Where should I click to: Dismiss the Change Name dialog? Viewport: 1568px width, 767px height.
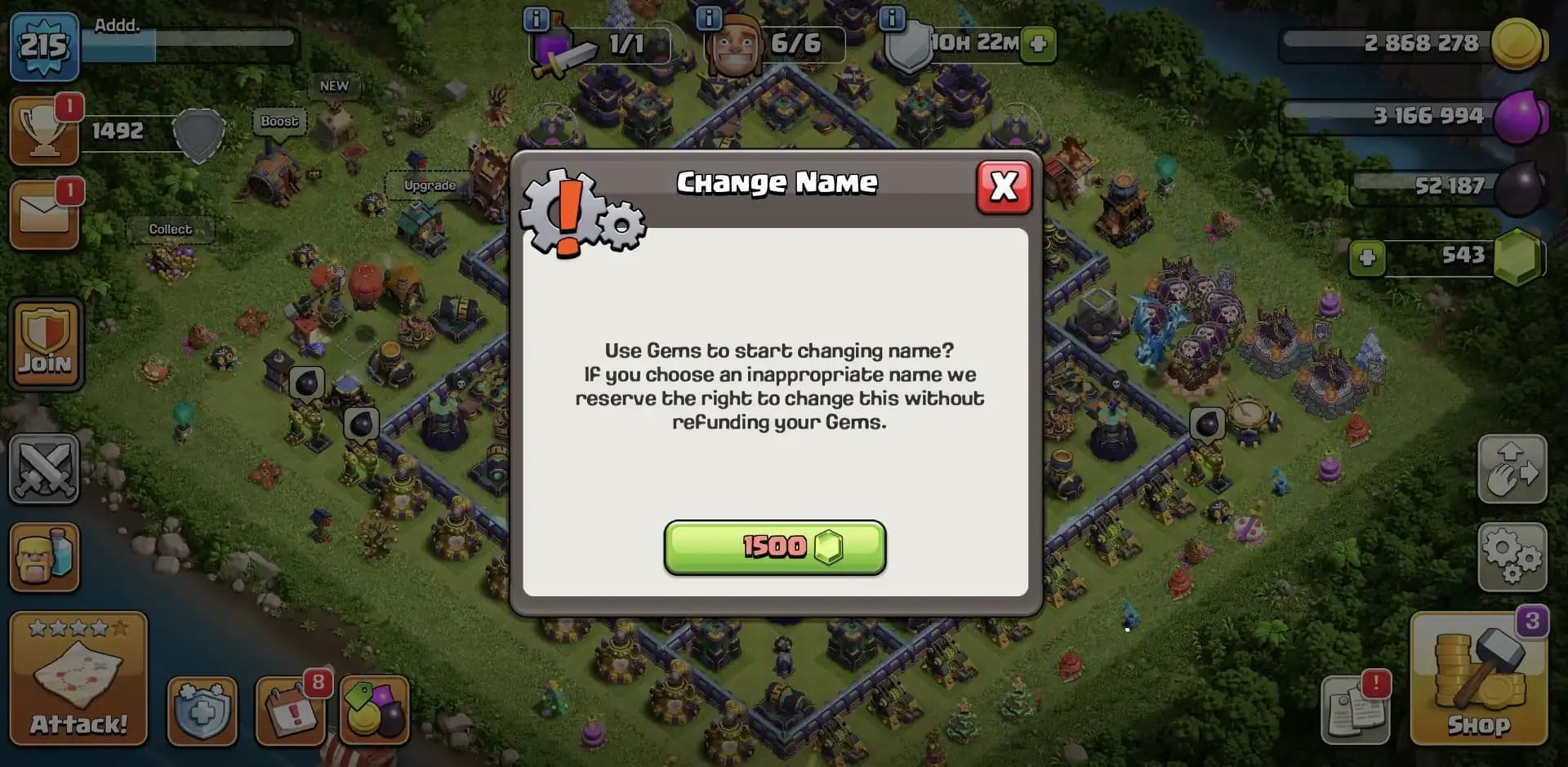click(1004, 186)
